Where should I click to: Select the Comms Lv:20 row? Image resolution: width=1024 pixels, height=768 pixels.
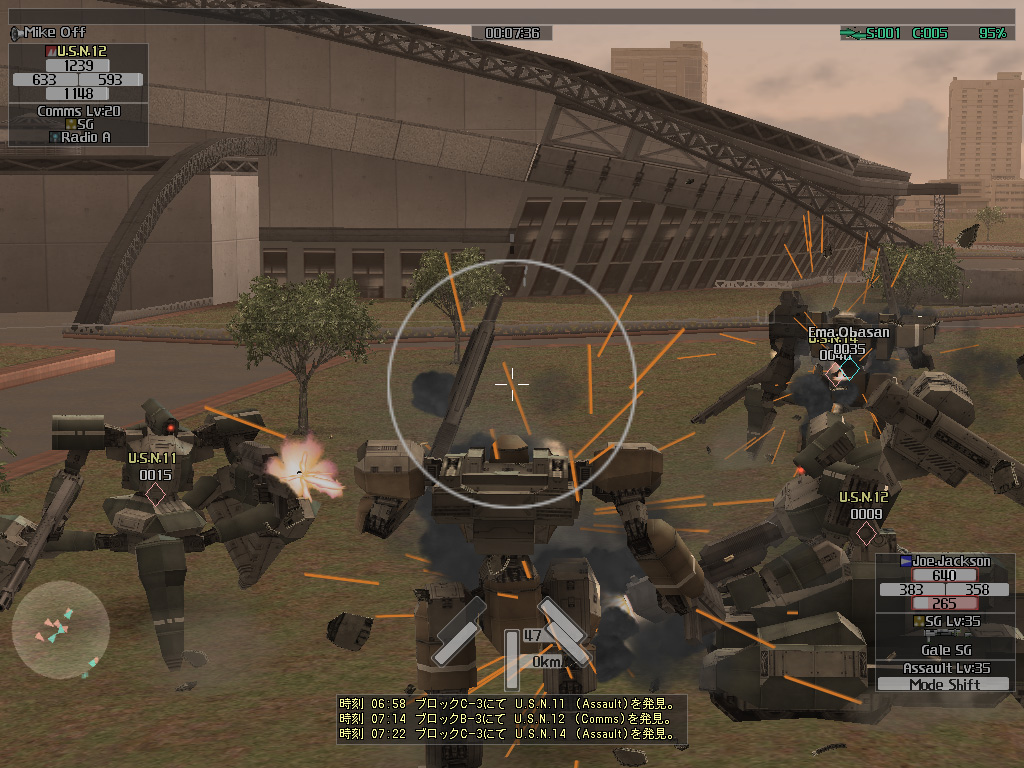[x=78, y=111]
